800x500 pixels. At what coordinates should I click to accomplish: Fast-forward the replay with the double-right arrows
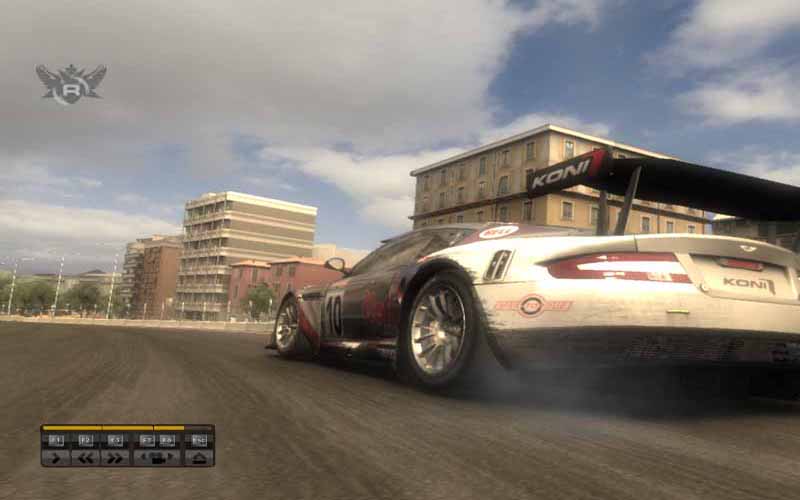(x=115, y=457)
